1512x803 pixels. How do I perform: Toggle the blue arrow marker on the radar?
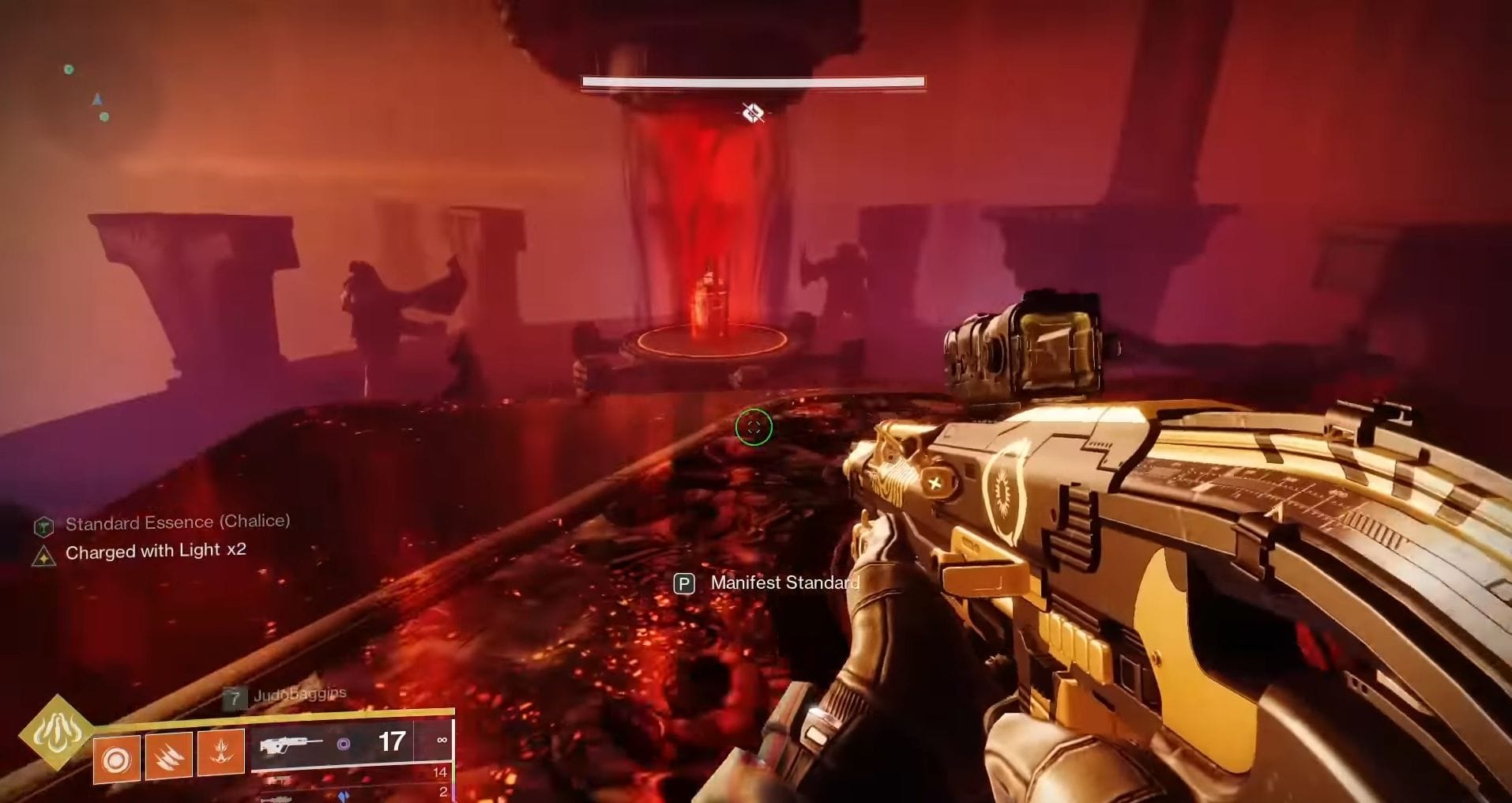[98, 99]
